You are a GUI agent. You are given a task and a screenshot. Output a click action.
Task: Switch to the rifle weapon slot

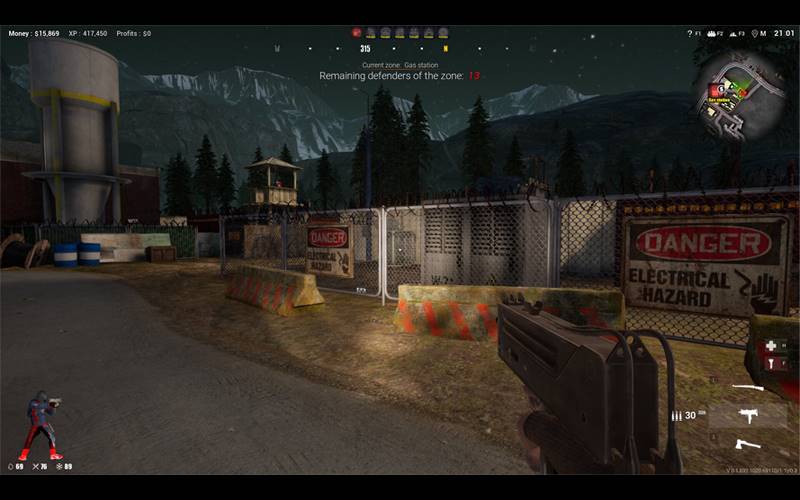tap(747, 388)
